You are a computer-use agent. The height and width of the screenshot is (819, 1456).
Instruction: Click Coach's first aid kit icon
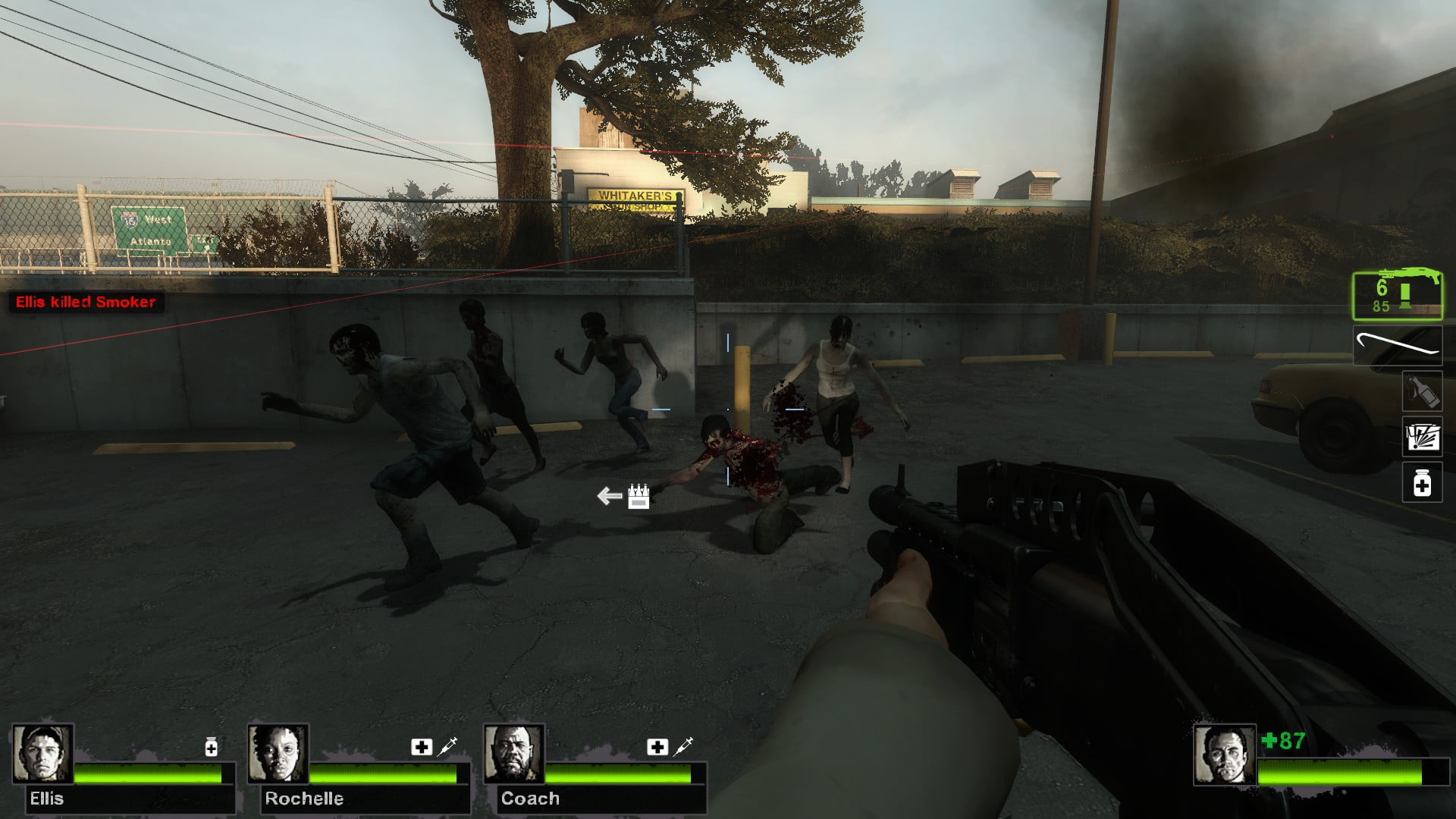tap(657, 747)
